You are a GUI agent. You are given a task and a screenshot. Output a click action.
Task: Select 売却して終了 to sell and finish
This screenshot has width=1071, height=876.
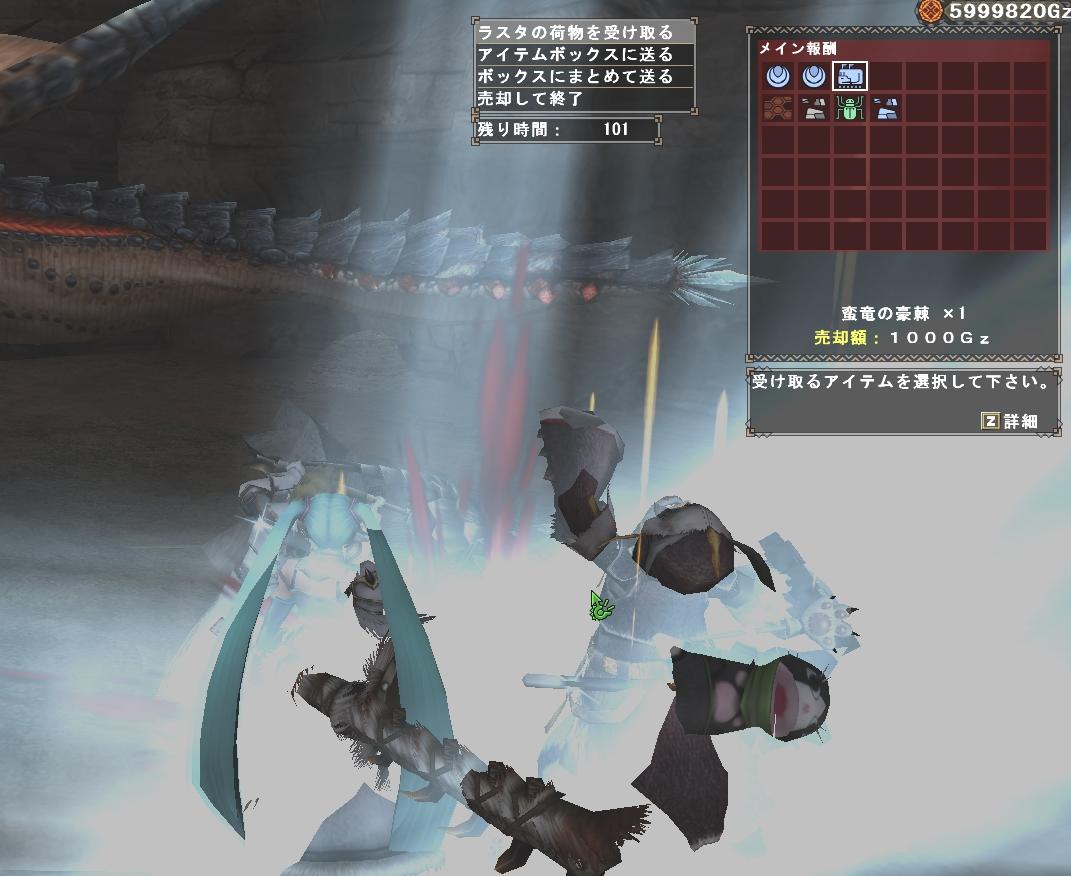click(x=583, y=99)
